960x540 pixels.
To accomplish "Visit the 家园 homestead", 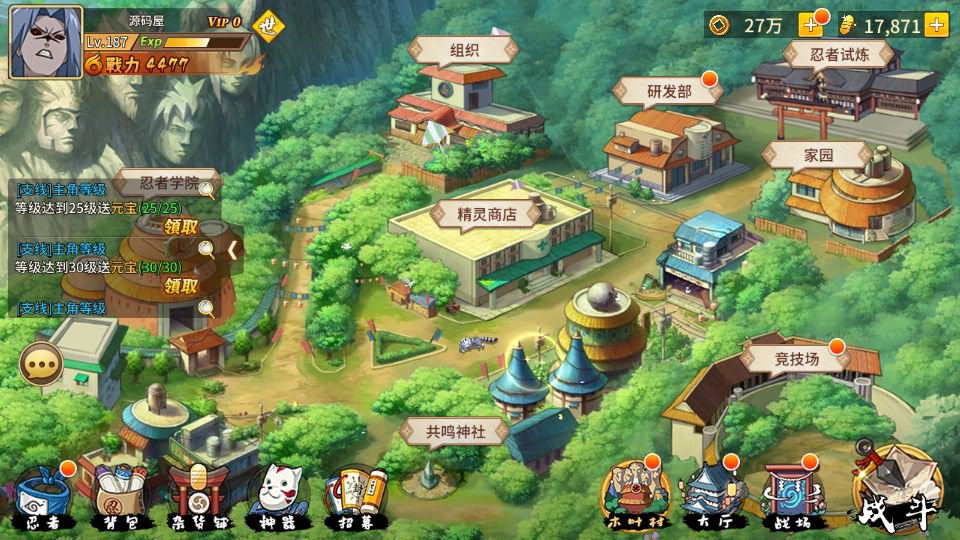I will coord(817,155).
